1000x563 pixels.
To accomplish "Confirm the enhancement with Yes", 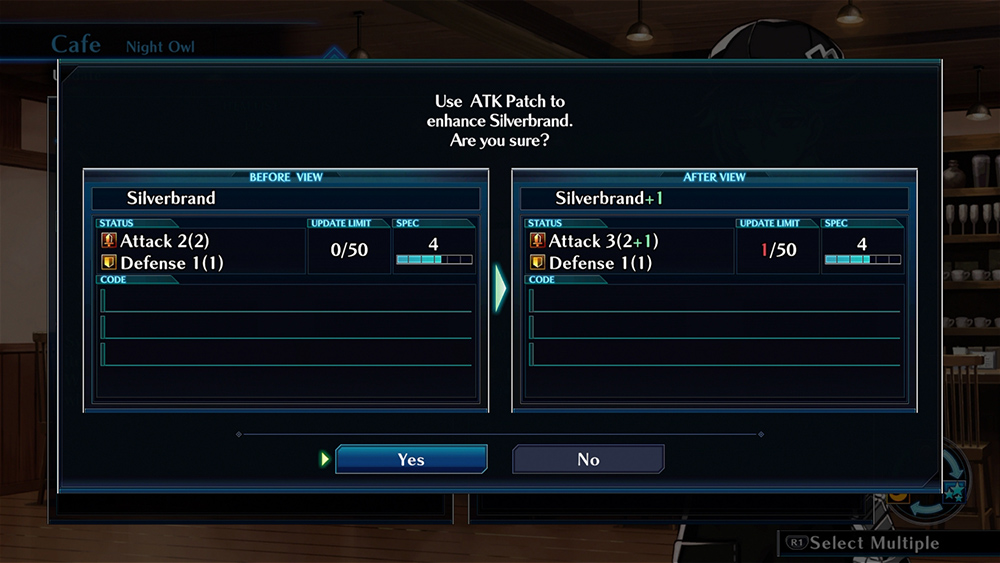I will pos(411,459).
